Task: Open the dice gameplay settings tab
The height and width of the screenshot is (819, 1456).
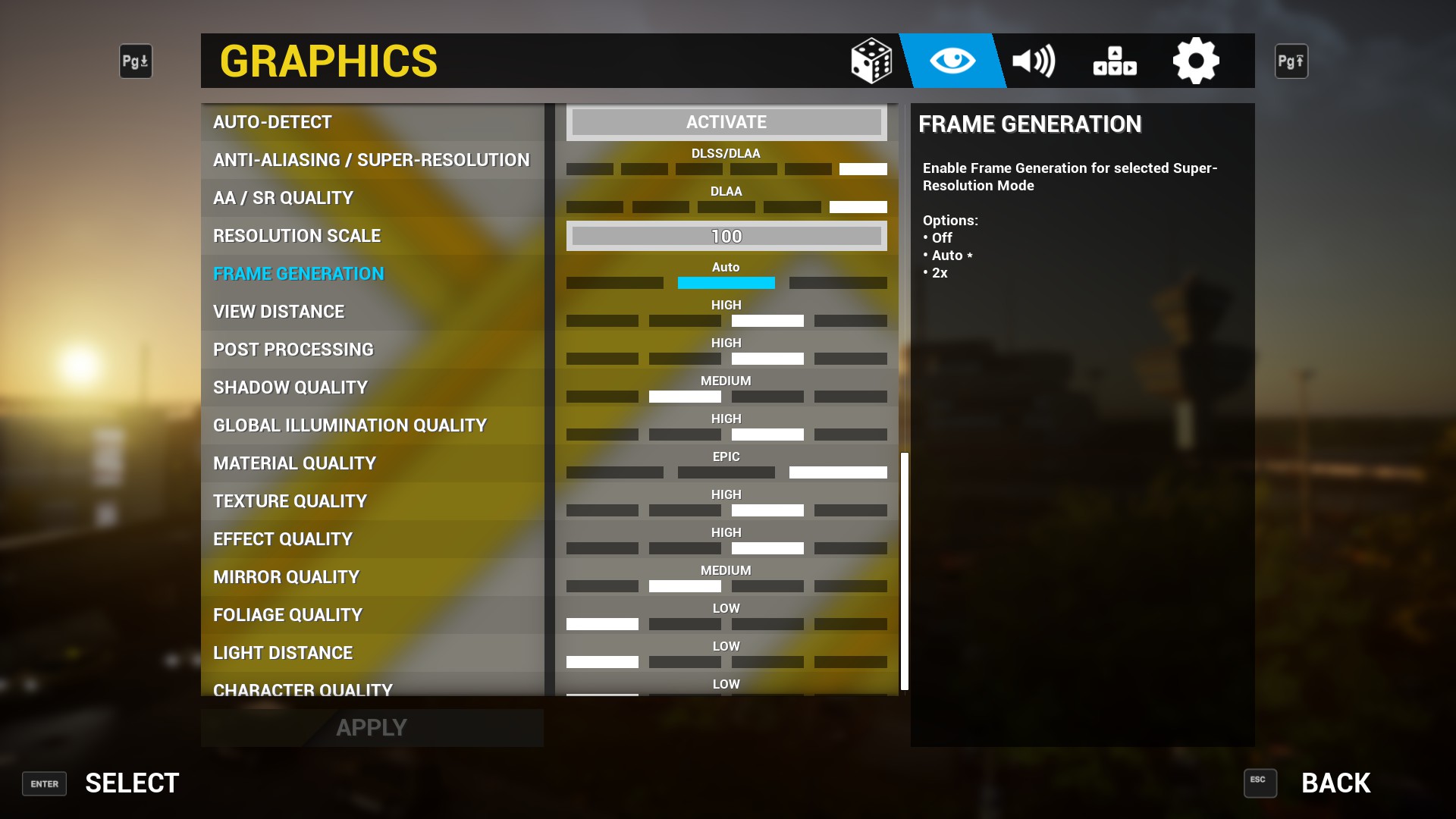Action: (x=871, y=61)
